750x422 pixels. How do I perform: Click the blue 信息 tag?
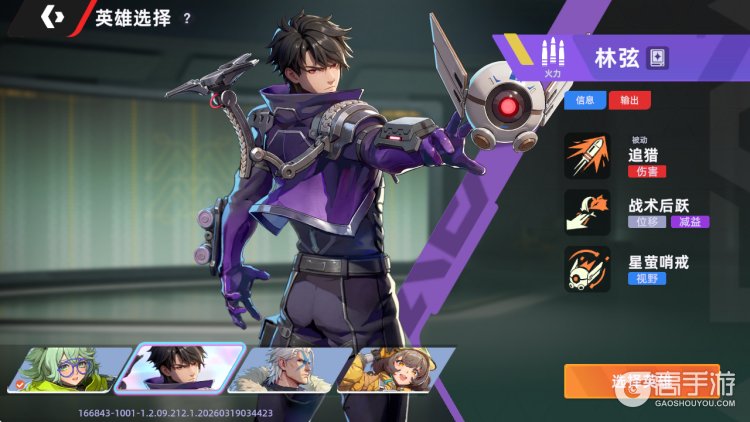point(585,100)
